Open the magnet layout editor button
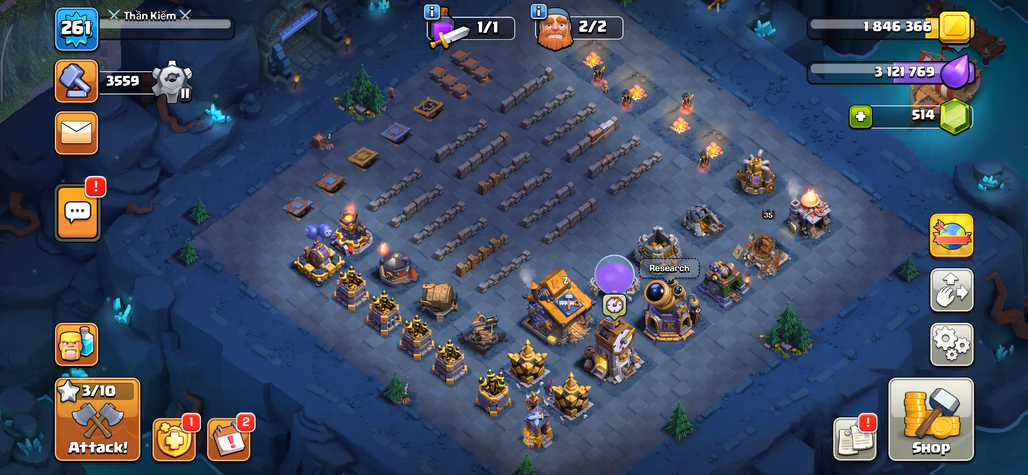Image resolution: width=1028 pixels, height=475 pixels. tap(951, 290)
